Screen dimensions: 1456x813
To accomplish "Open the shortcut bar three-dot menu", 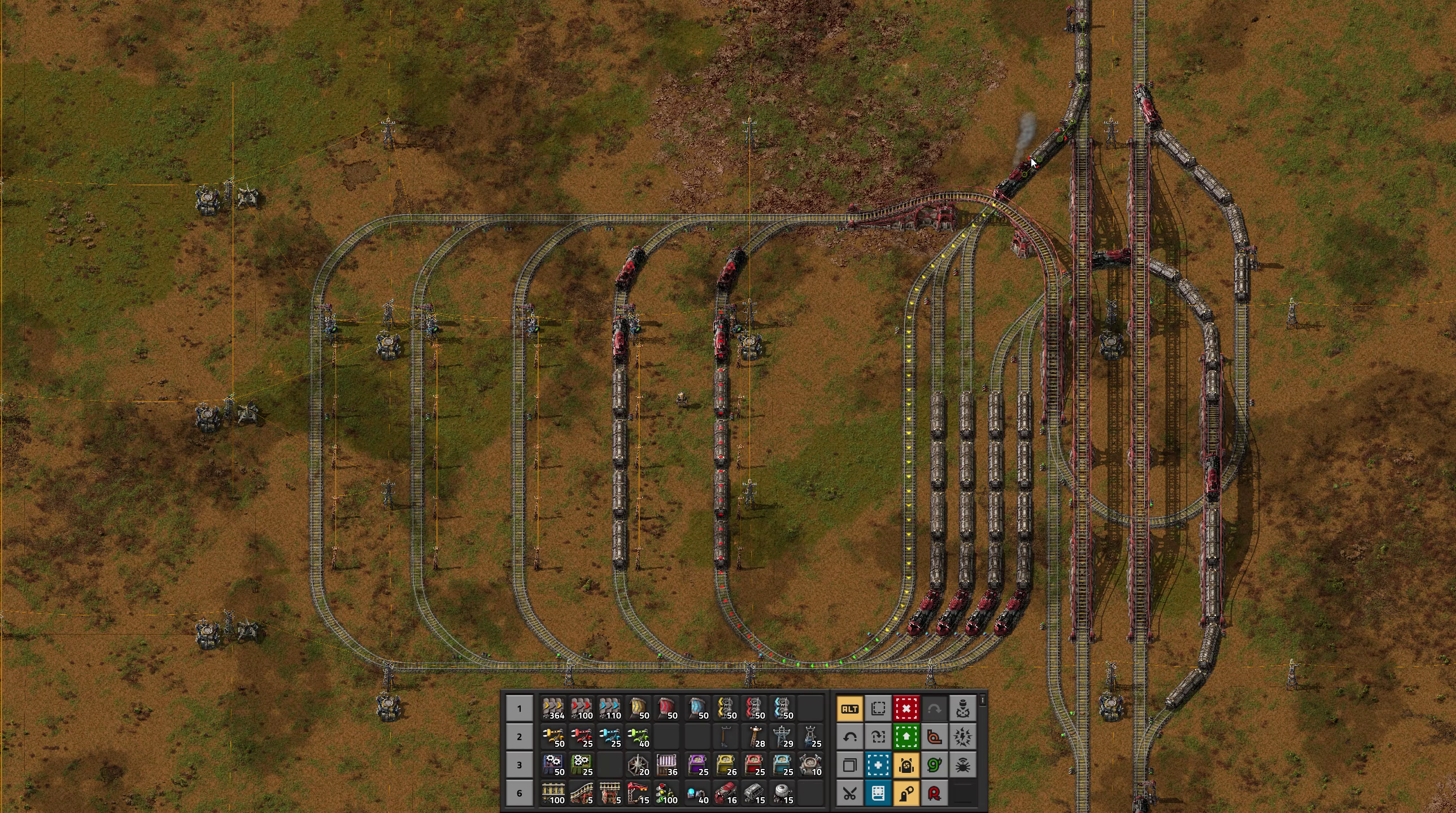I will (x=983, y=701).
